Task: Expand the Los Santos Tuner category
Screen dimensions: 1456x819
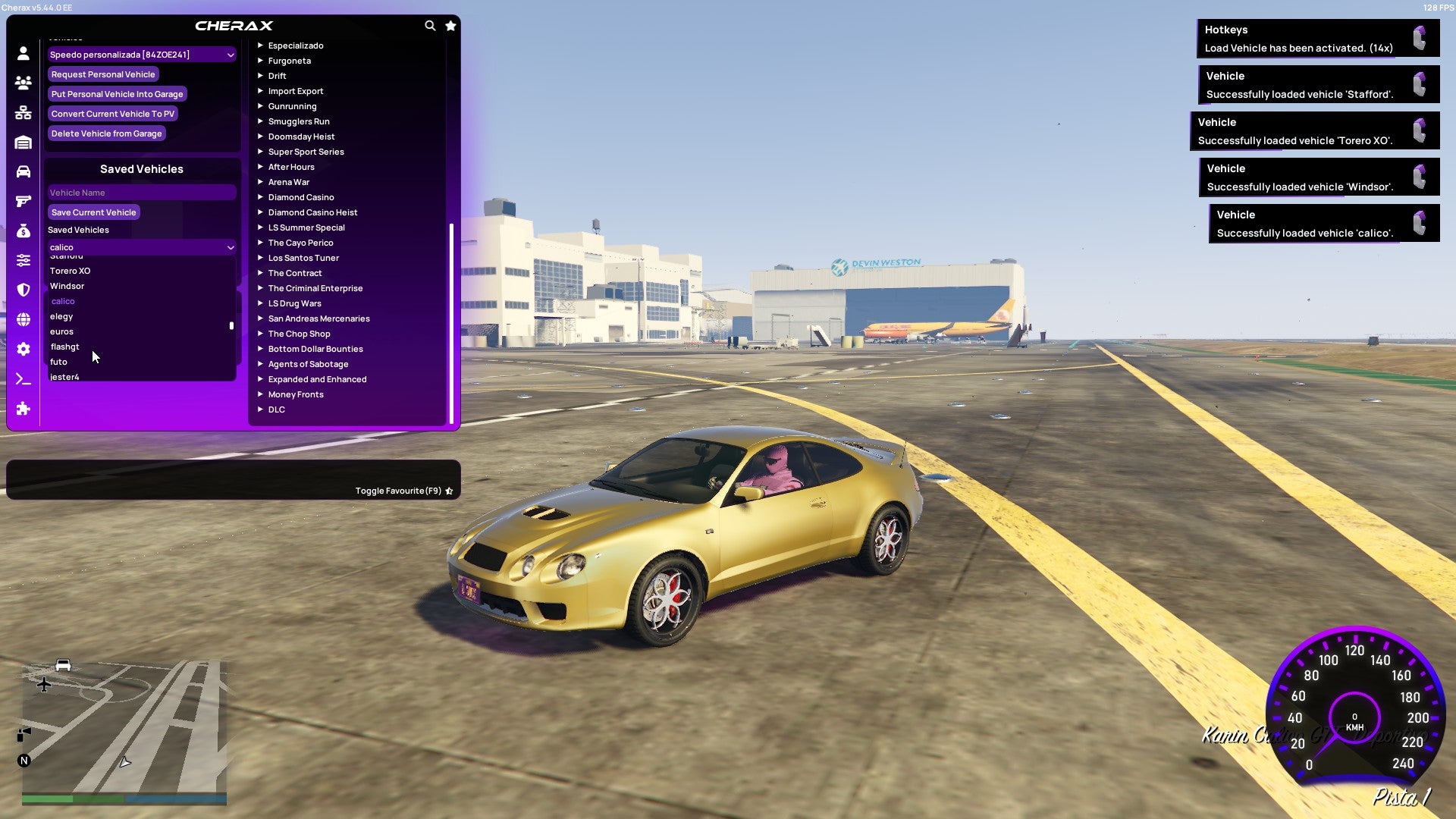Action: pyautogui.click(x=303, y=258)
